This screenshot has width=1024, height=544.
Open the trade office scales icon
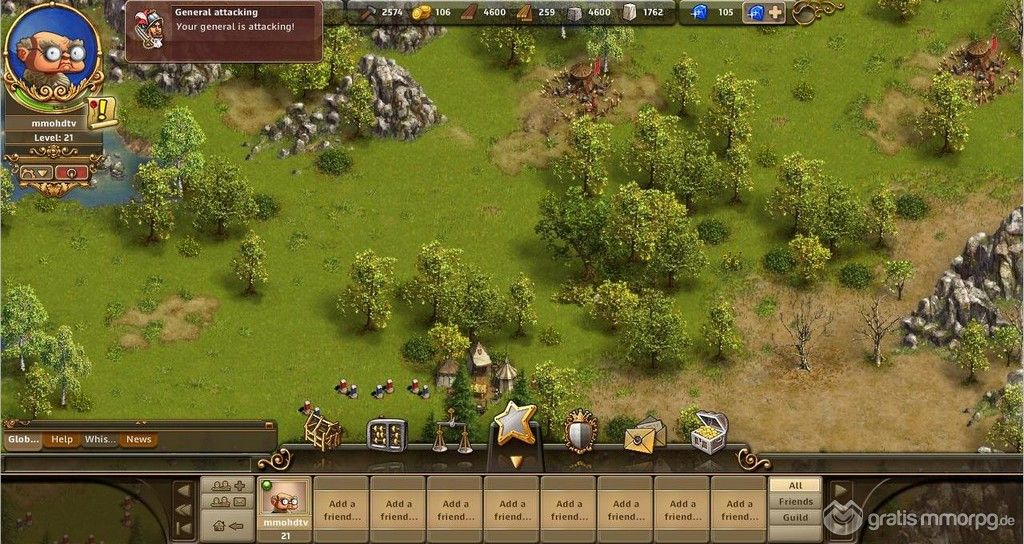click(452, 435)
